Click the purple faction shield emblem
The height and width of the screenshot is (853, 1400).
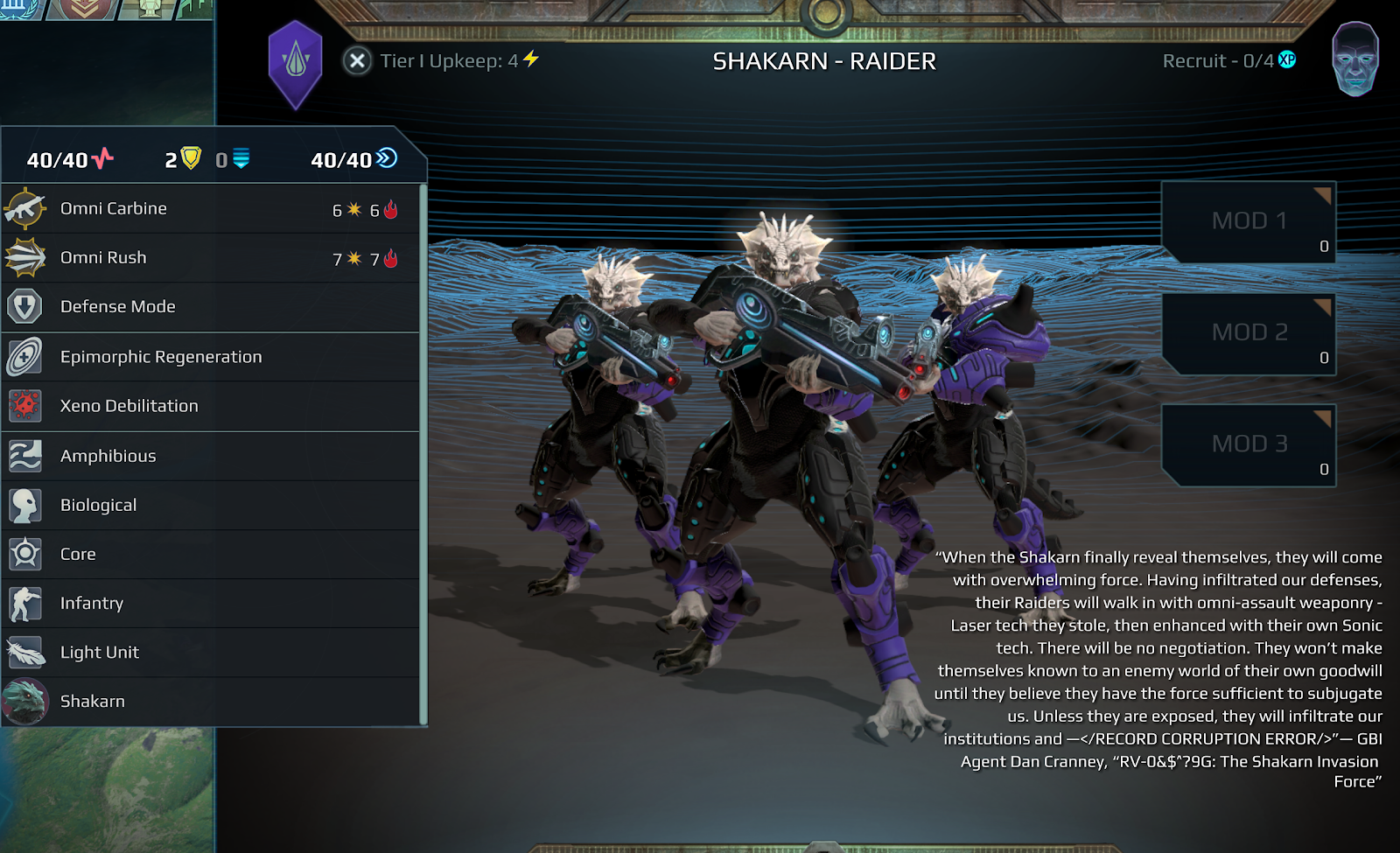tap(296, 63)
